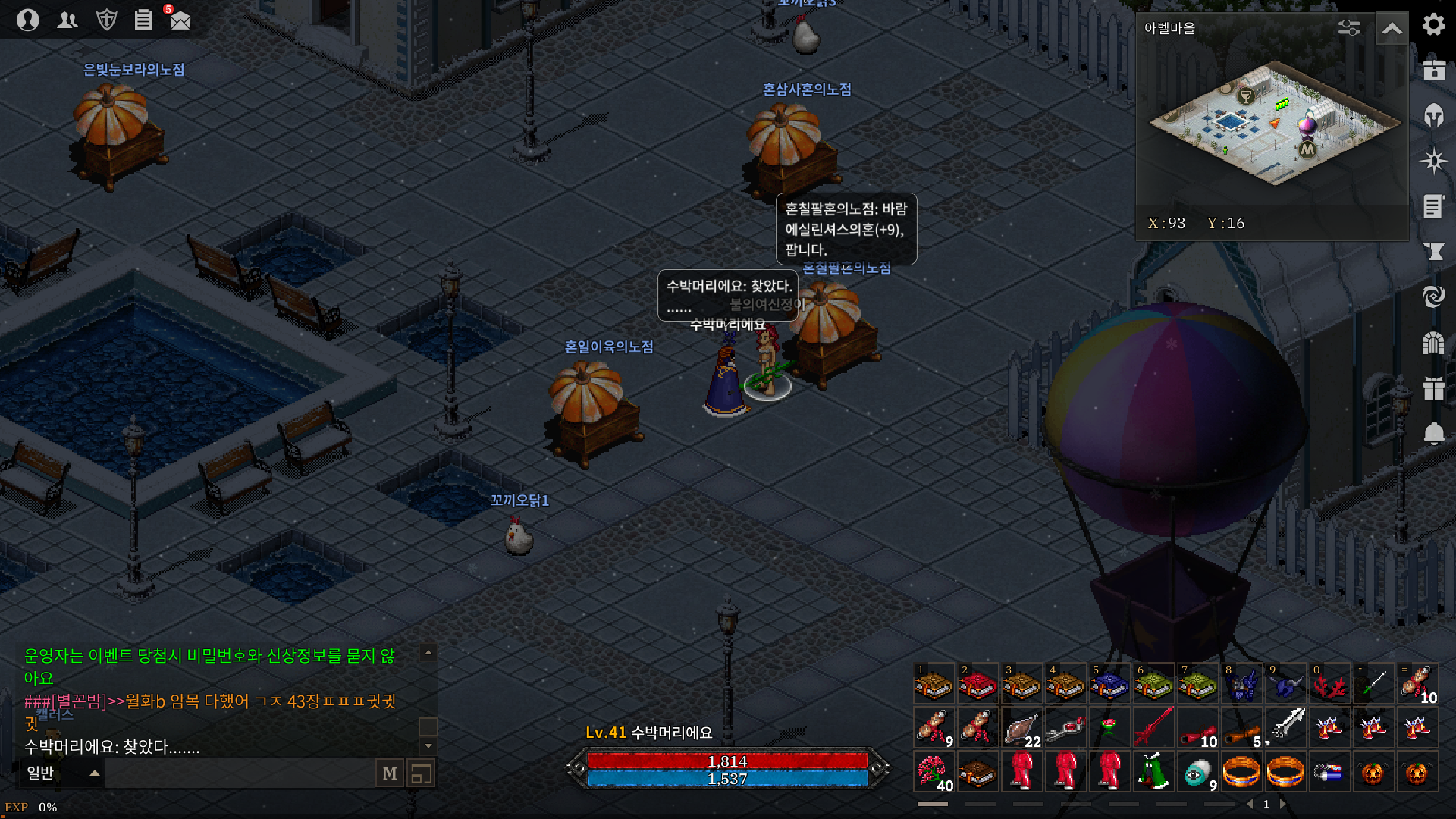Use the blue spellbook in slot 5
1456x819 pixels.
pyautogui.click(x=1109, y=685)
